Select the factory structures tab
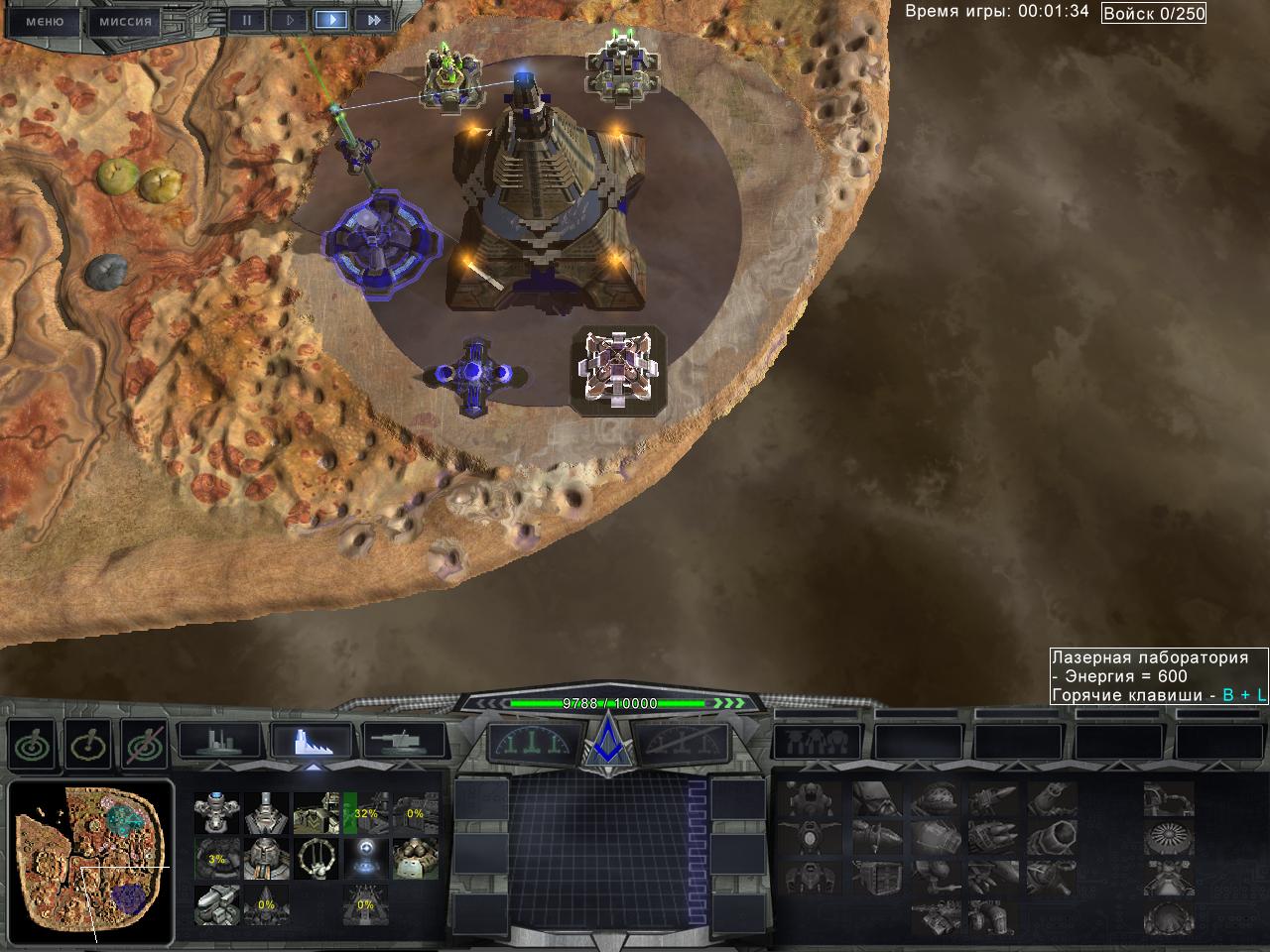 point(313,741)
